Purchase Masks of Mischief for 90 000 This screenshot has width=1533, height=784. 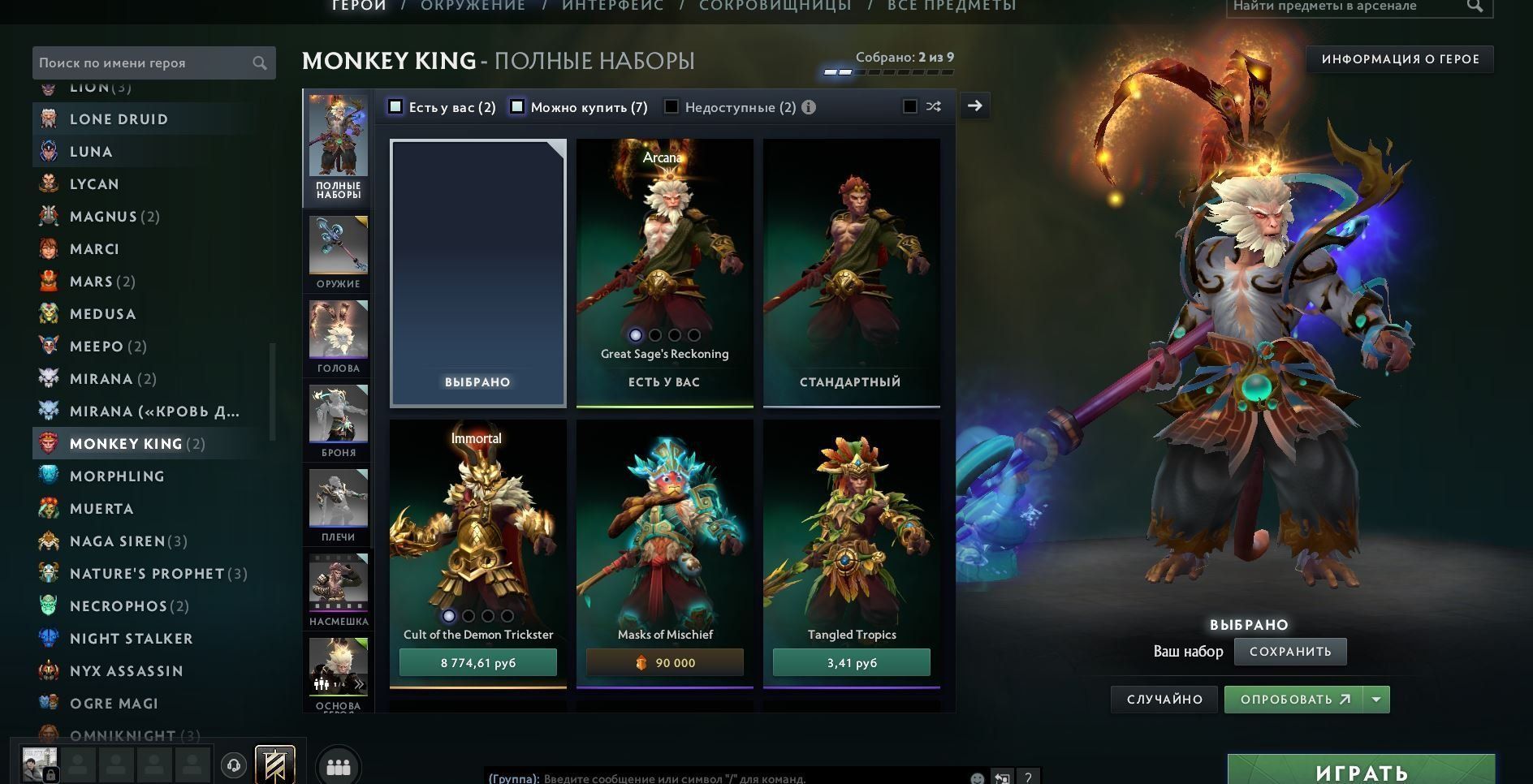[x=664, y=663]
